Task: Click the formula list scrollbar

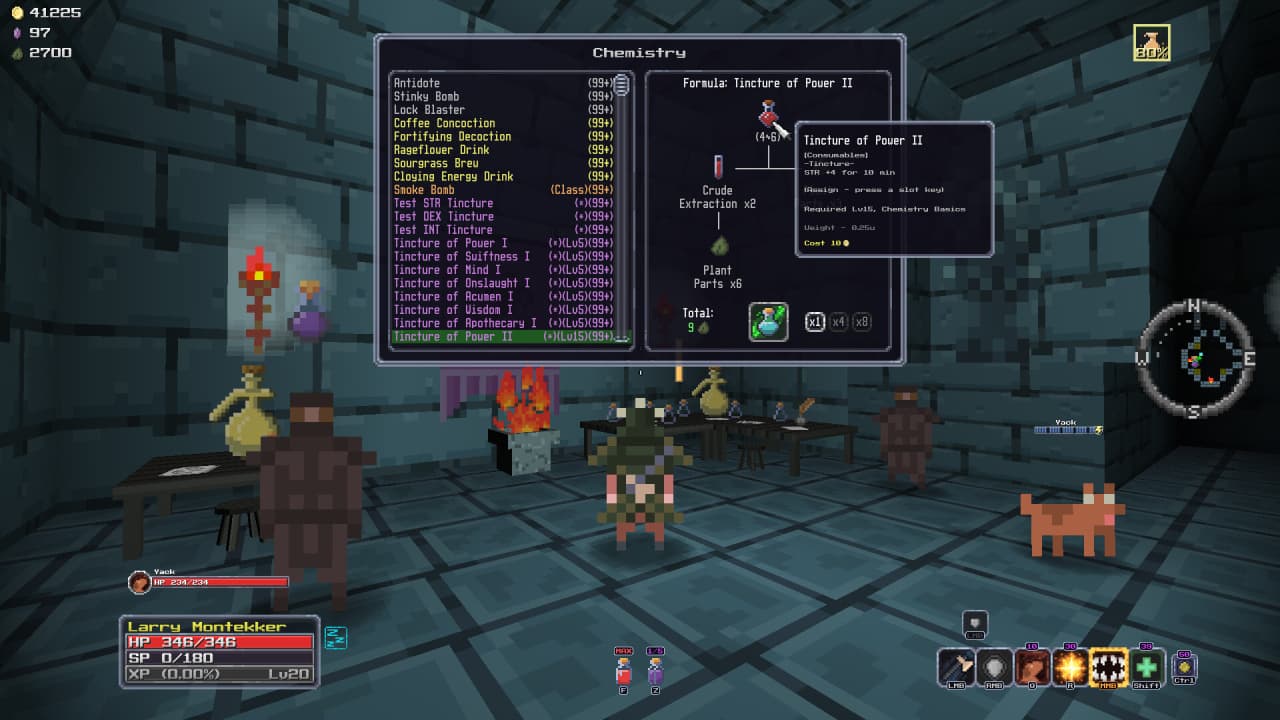Action: [x=622, y=200]
